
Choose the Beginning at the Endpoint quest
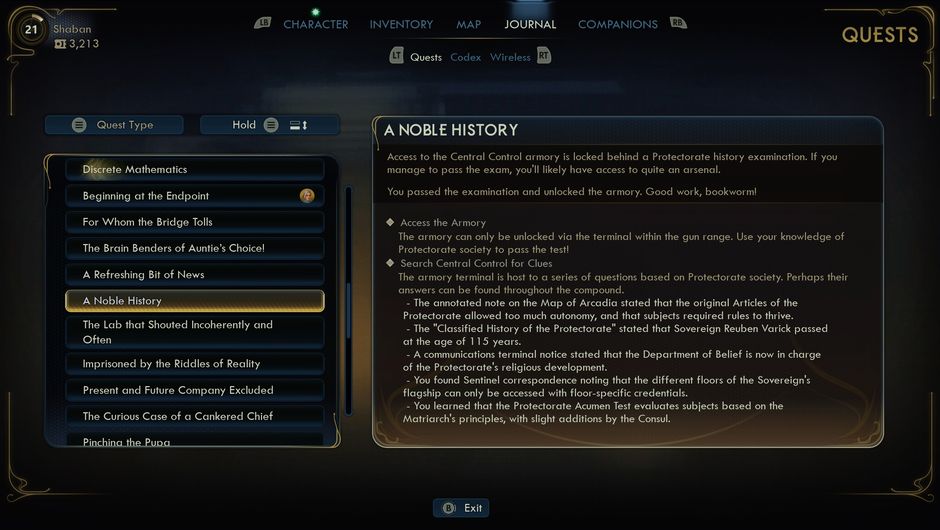(195, 196)
